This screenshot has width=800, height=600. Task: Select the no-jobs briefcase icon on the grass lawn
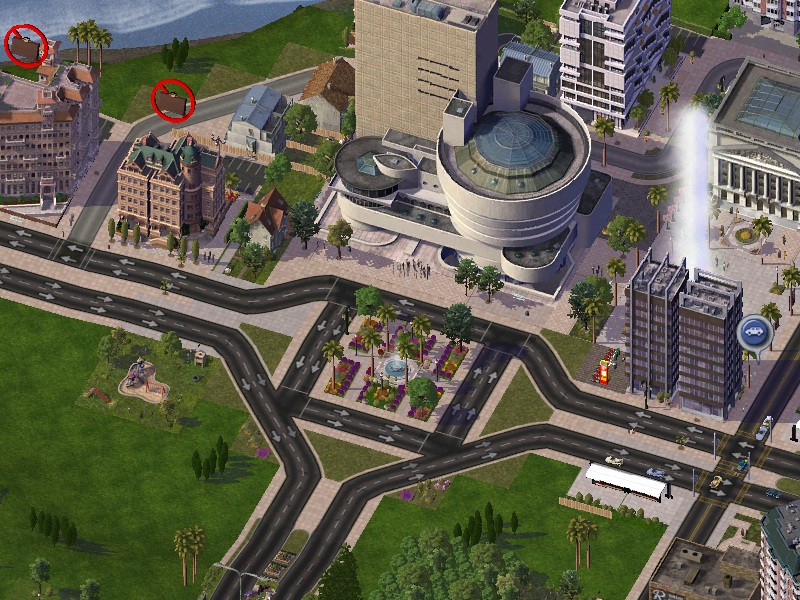tap(172, 100)
